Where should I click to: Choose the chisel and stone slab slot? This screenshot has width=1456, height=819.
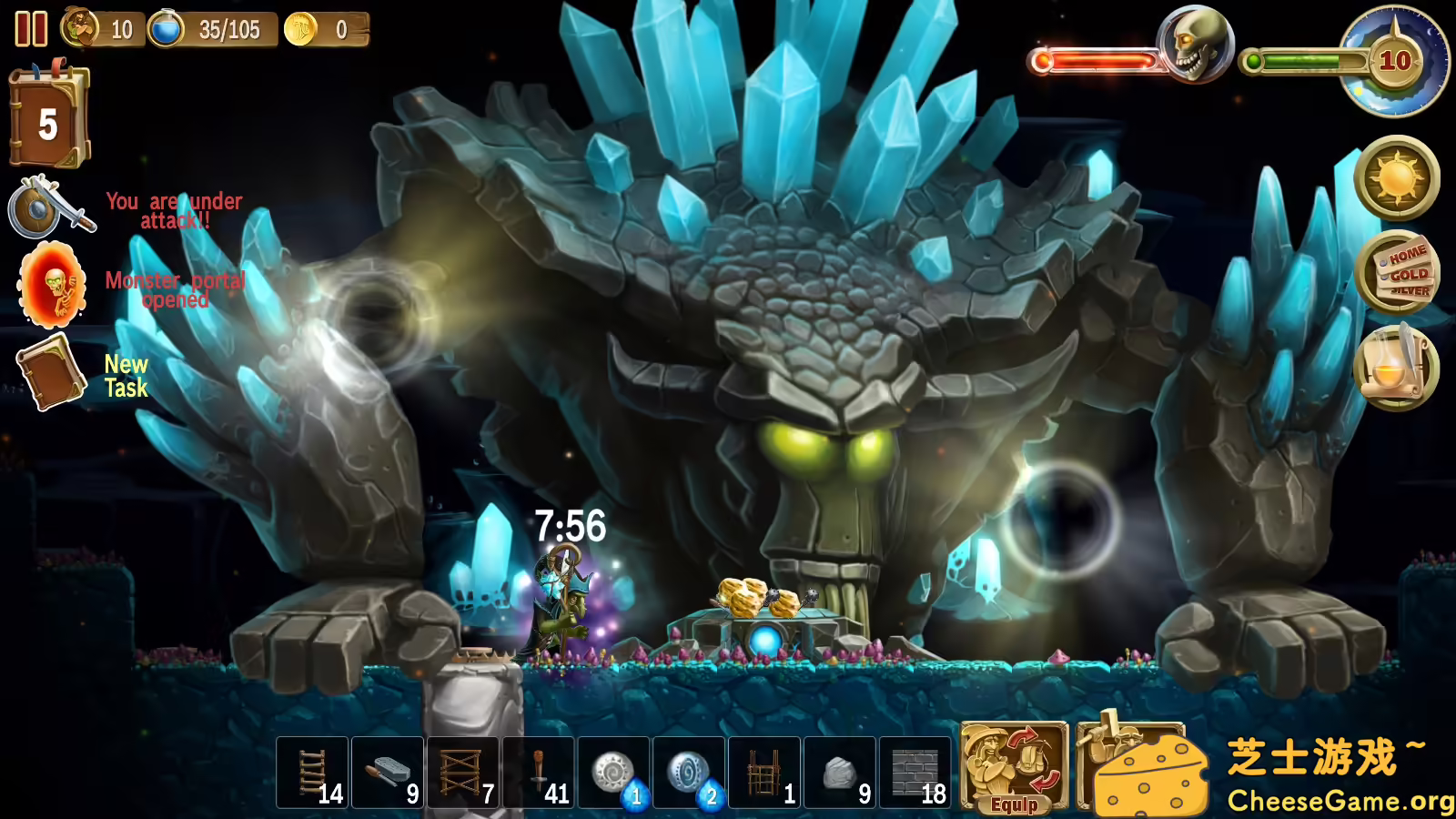(x=388, y=773)
